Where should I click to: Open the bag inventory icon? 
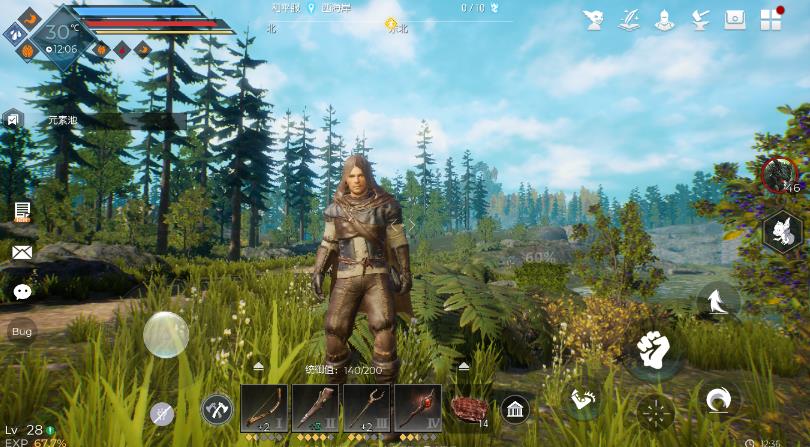(x=736, y=19)
